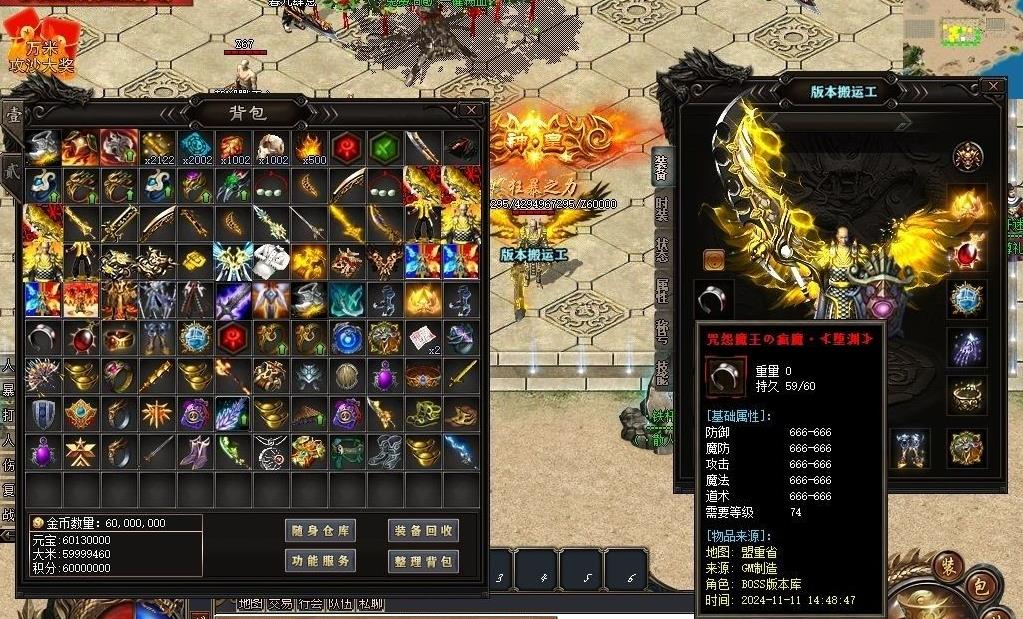Open 随身仓库 portable storage
This screenshot has width=1023, height=619.
pyautogui.click(x=320, y=530)
